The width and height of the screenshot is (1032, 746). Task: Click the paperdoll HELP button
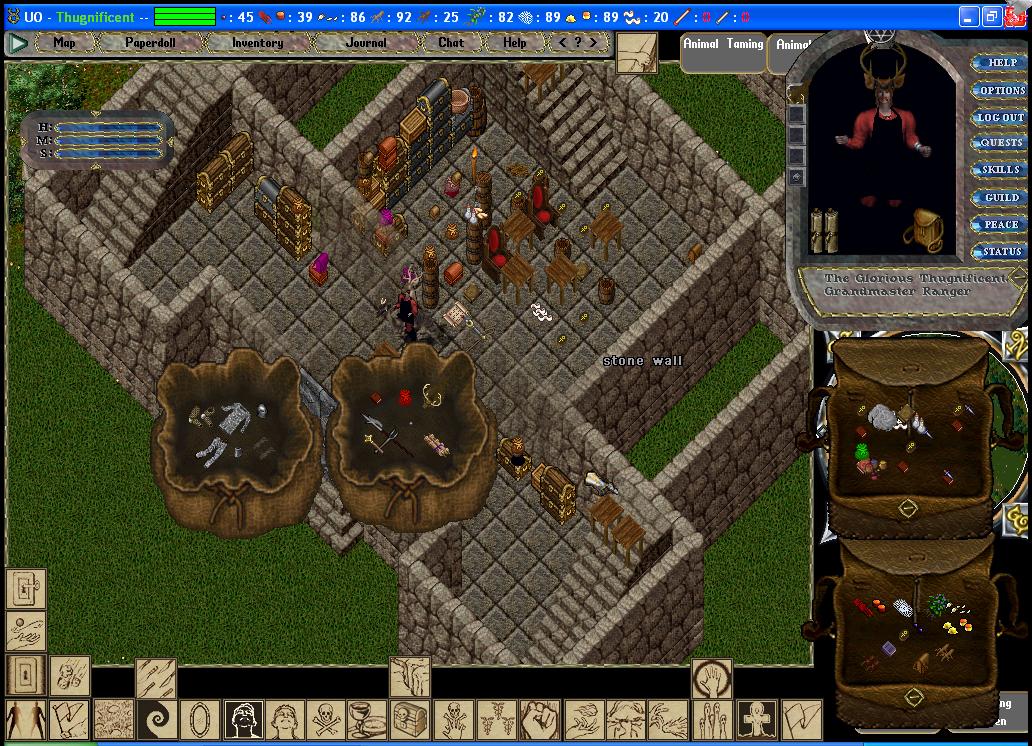(1000, 63)
